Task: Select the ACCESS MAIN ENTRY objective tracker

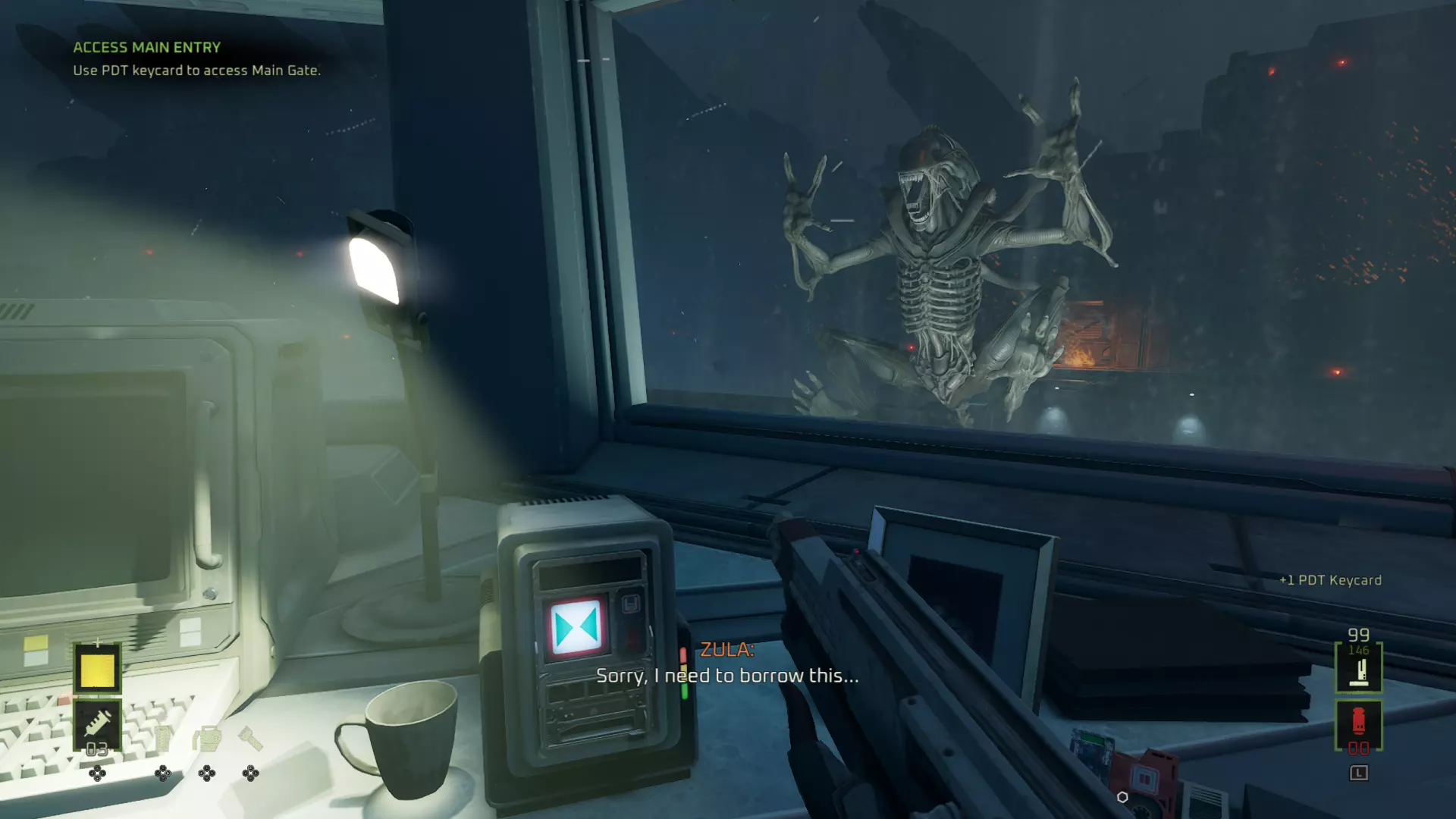Action: (147, 47)
